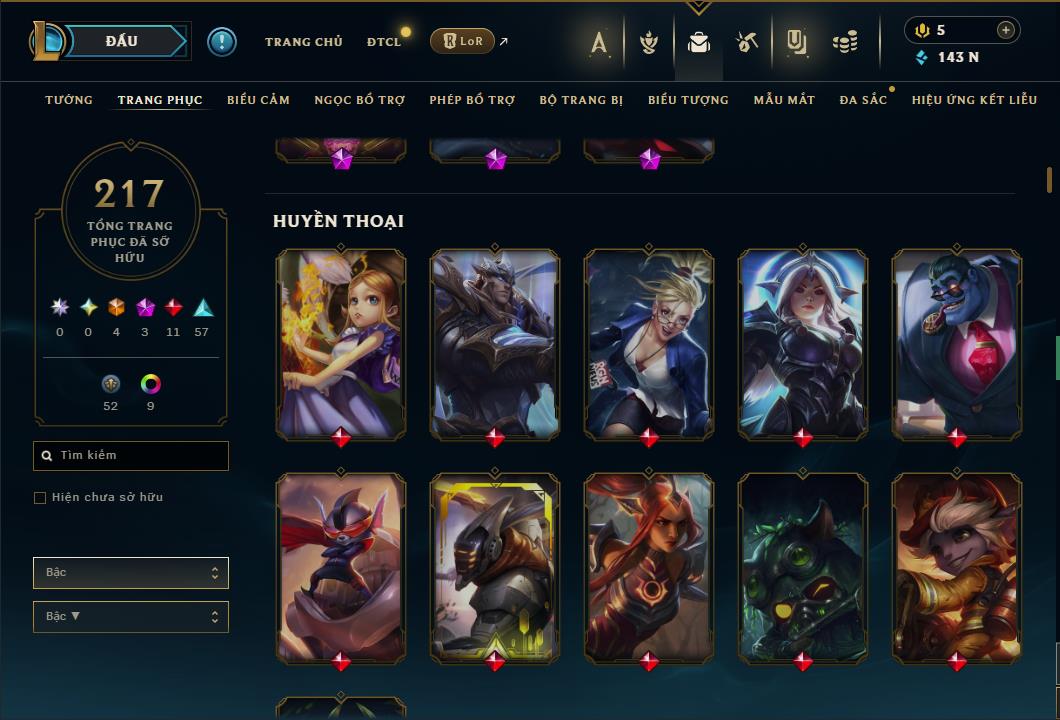Select the BỘ TRANG BỊ tab

click(x=581, y=100)
